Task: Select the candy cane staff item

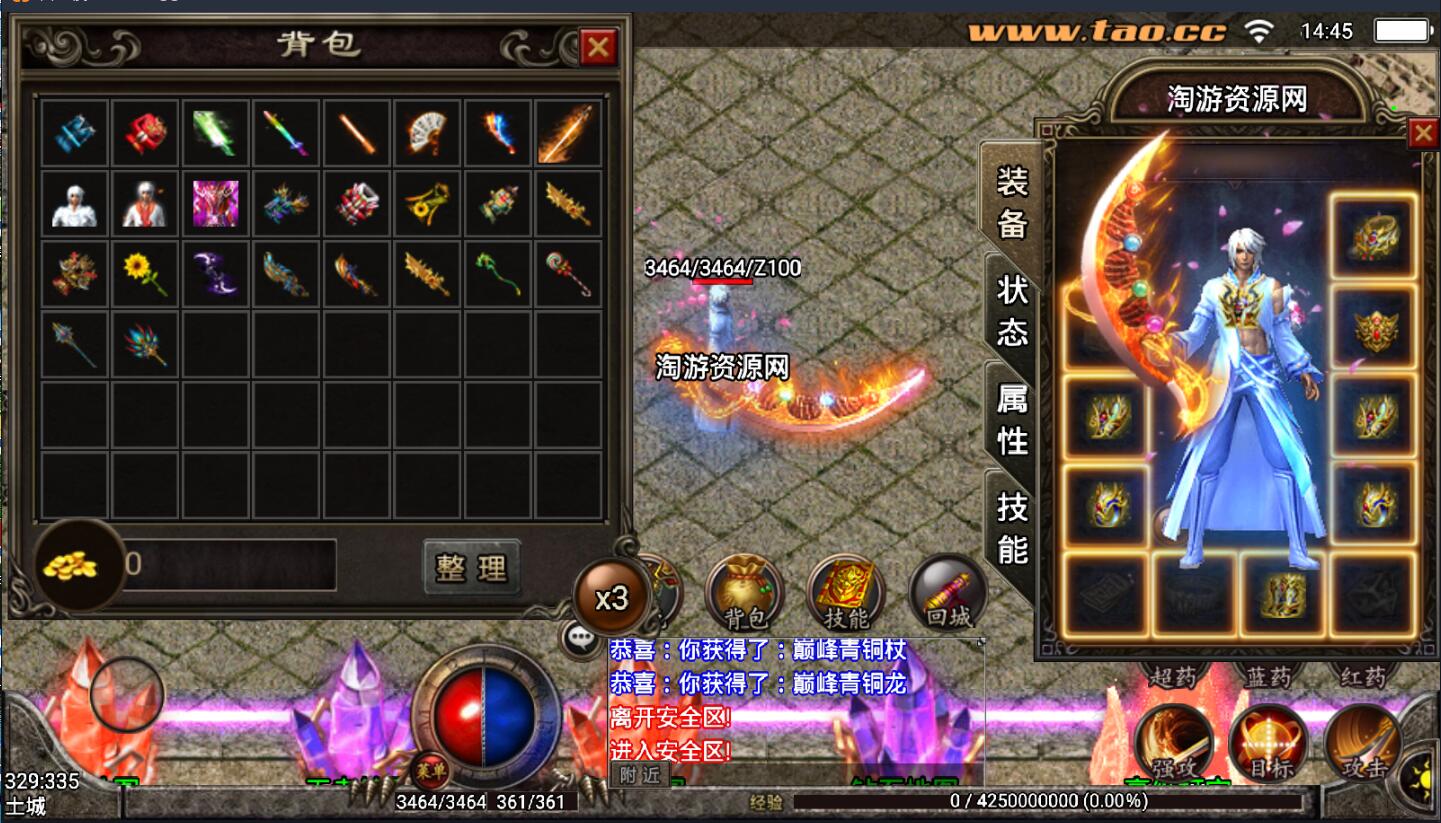Action: pyautogui.click(x=568, y=273)
